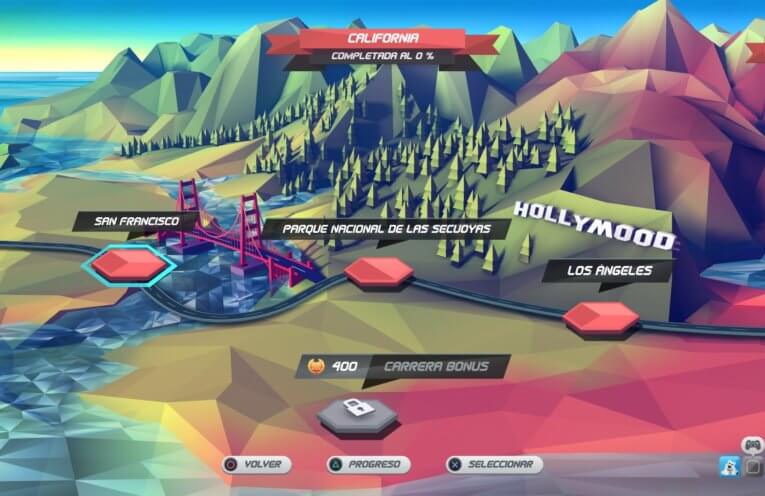This screenshot has width=765, height=496.
Task: Confirm with the Seleccionar button
Action: point(493,465)
